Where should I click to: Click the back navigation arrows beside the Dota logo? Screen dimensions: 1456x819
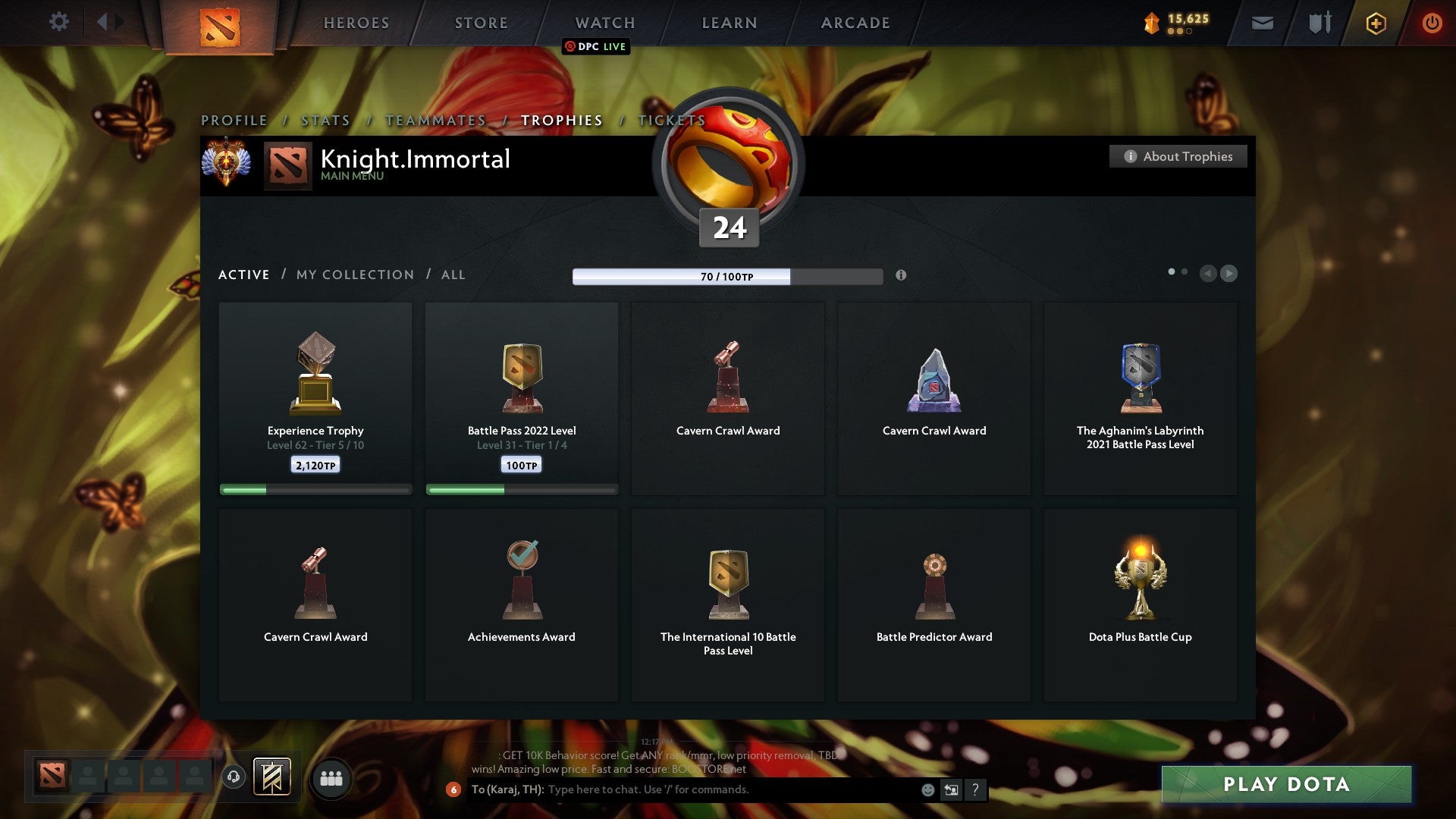108,22
